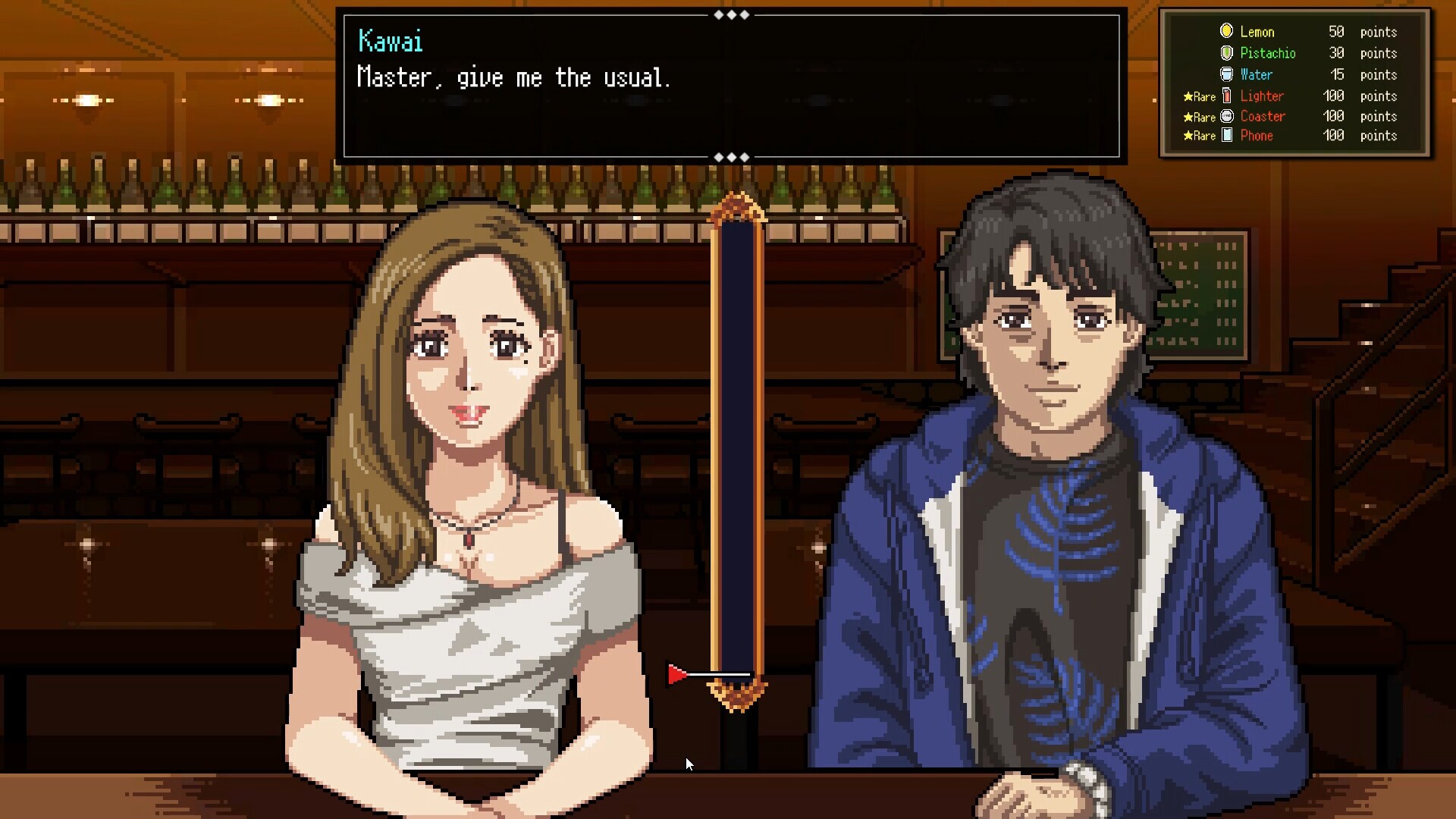Image resolution: width=1456 pixels, height=819 pixels.
Task: Click the Pistachio item icon
Action: 1226,53
